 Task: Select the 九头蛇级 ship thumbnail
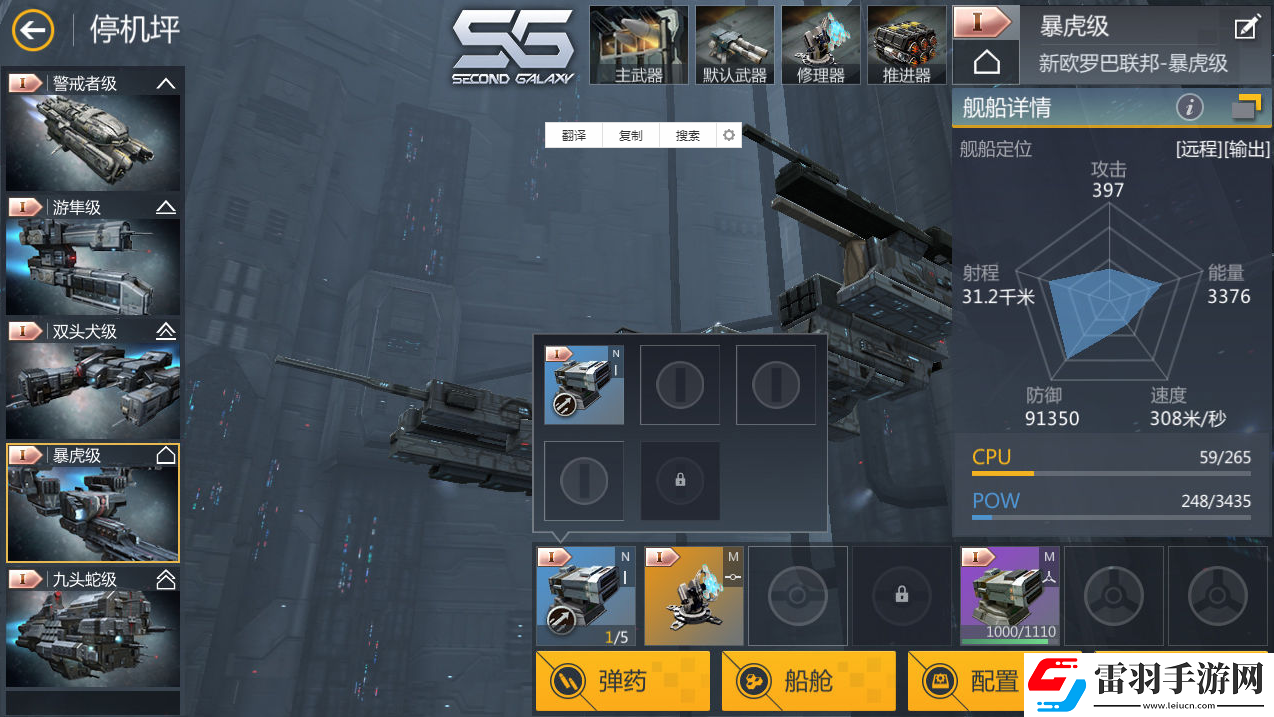click(x=93, y=627)
